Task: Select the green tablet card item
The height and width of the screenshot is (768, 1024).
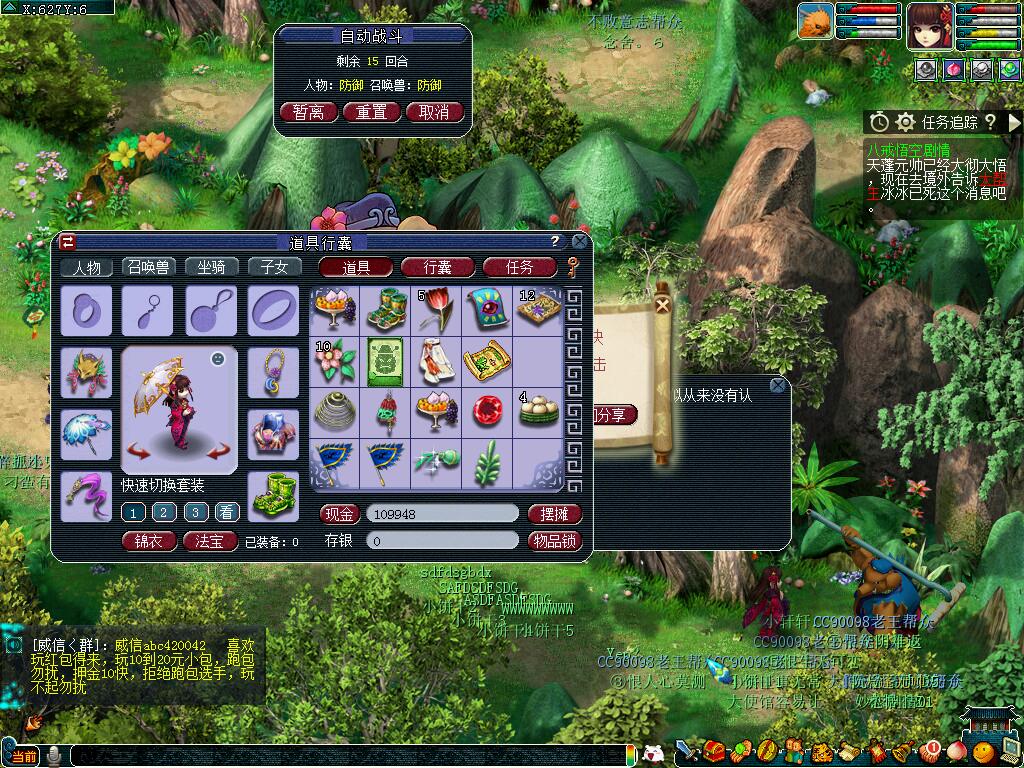Action: pos(385,360)
